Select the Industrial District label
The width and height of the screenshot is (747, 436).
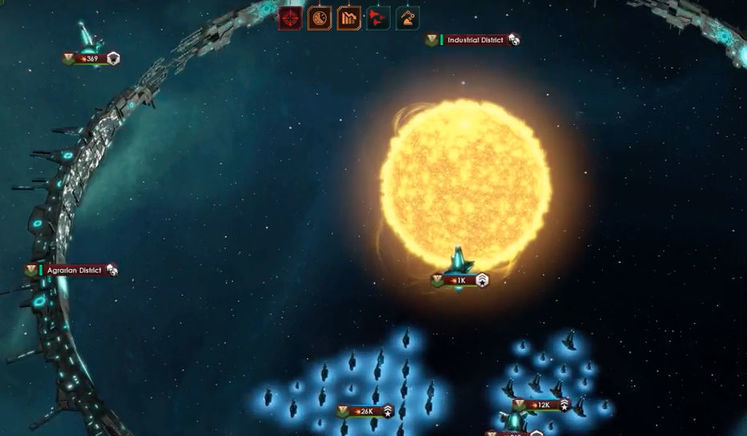pos(474,40)
